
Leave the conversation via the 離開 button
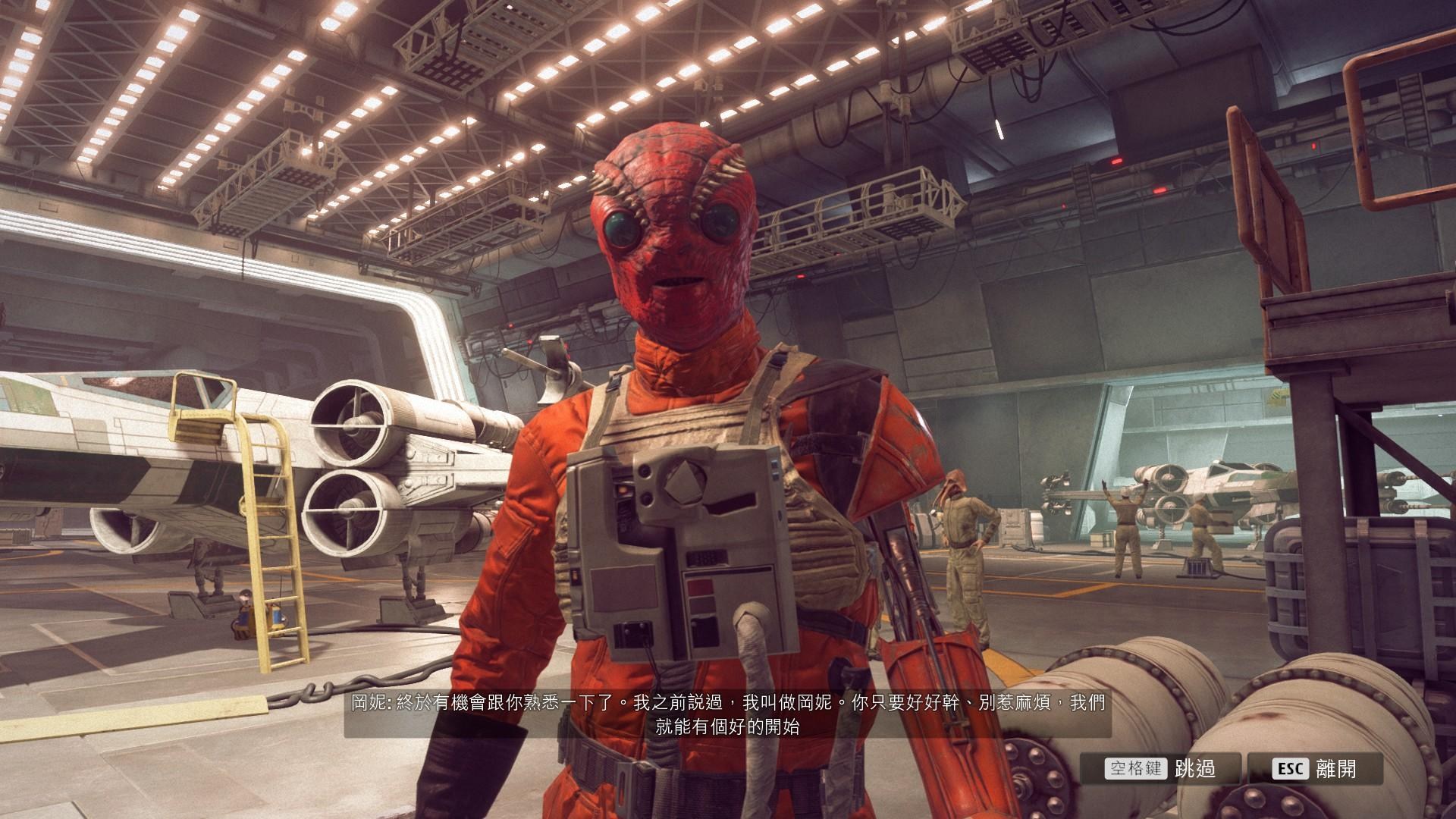click(x=1314, y=769)
